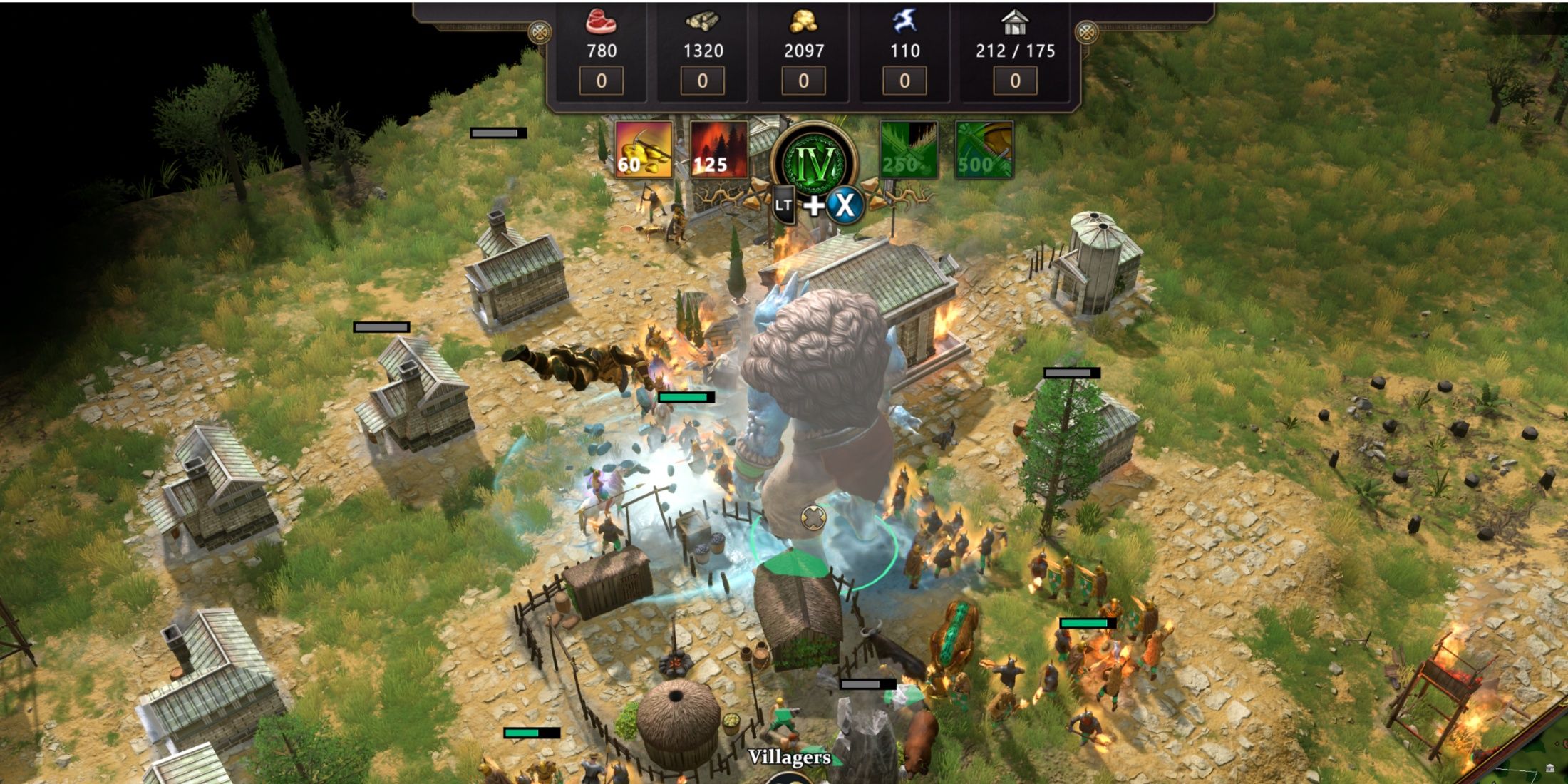Click the favor allocation counter
This screenshot has height=784, width=1568.
[904, 81]
